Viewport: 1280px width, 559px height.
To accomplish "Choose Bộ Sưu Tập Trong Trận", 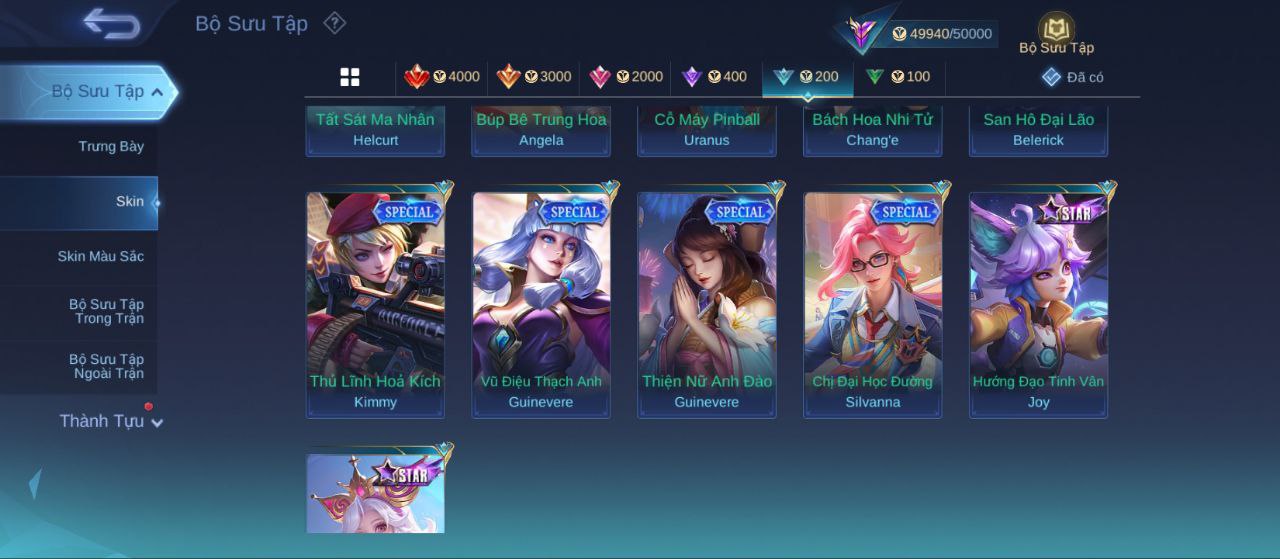I will click(106, 311).
